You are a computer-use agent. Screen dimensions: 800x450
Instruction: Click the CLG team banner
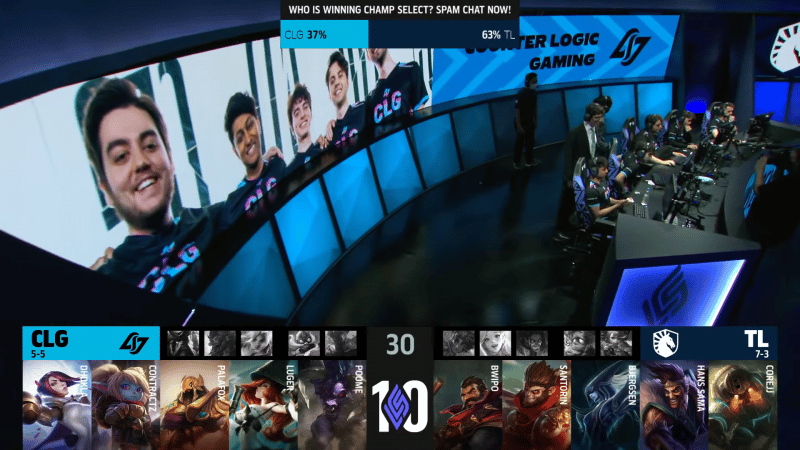pyautogui.click(x=90, y=342)
